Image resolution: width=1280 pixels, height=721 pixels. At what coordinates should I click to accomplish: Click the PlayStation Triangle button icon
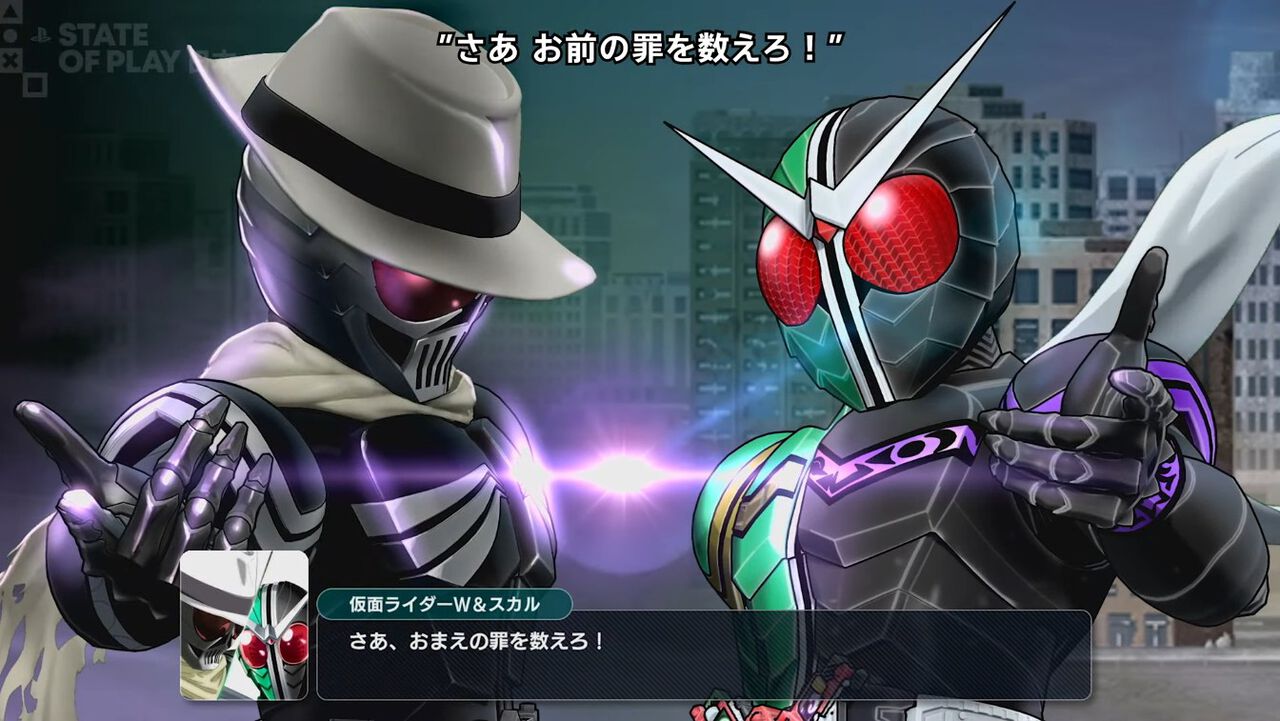[x=10, y=12]
